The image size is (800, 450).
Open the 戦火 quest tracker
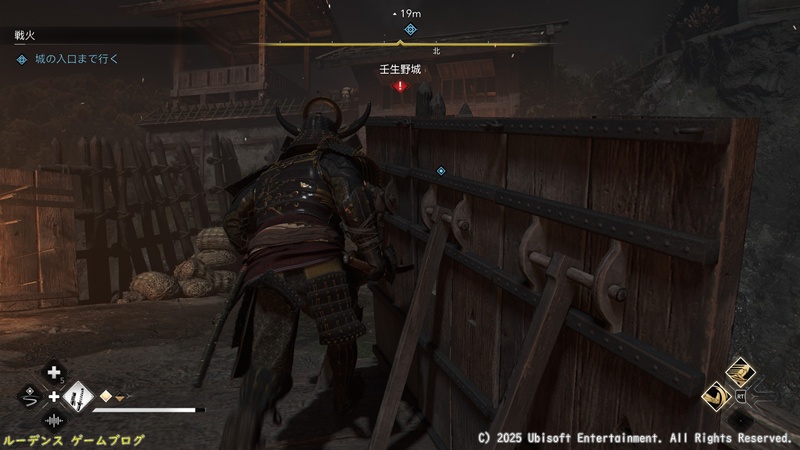[x=27, y=36]
